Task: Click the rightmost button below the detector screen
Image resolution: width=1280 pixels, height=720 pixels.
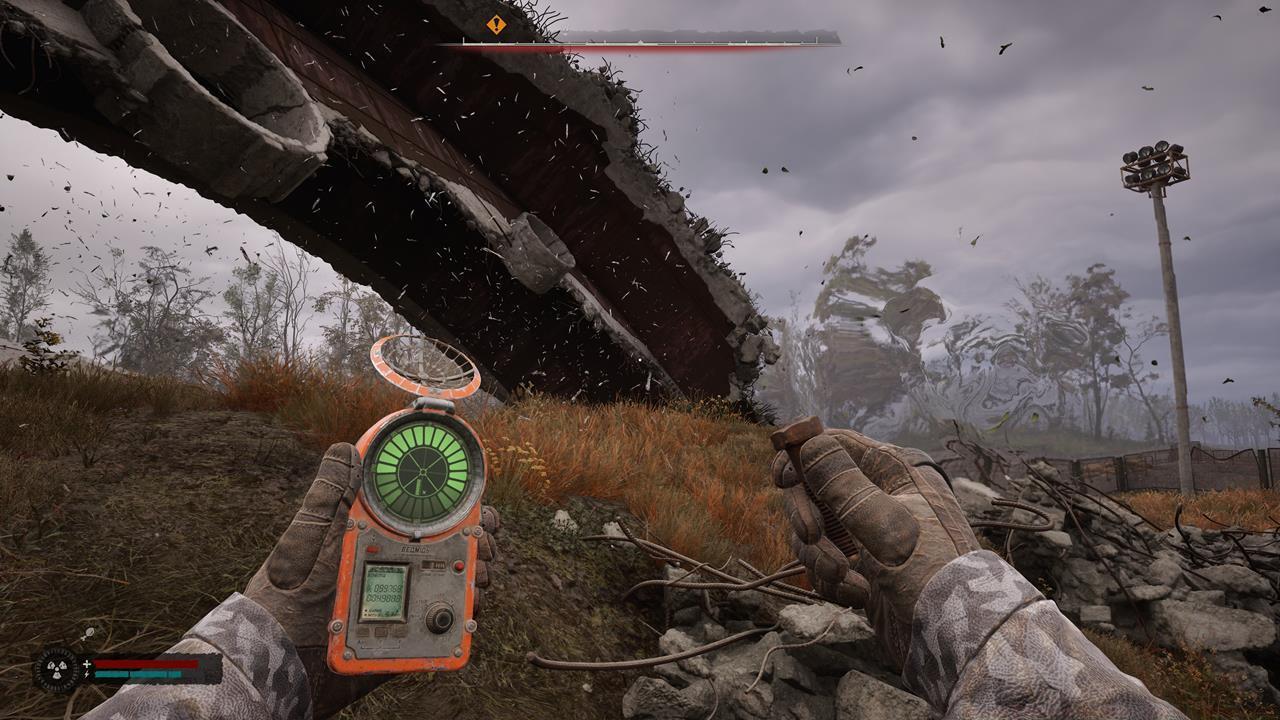Action: pos(398,630)
